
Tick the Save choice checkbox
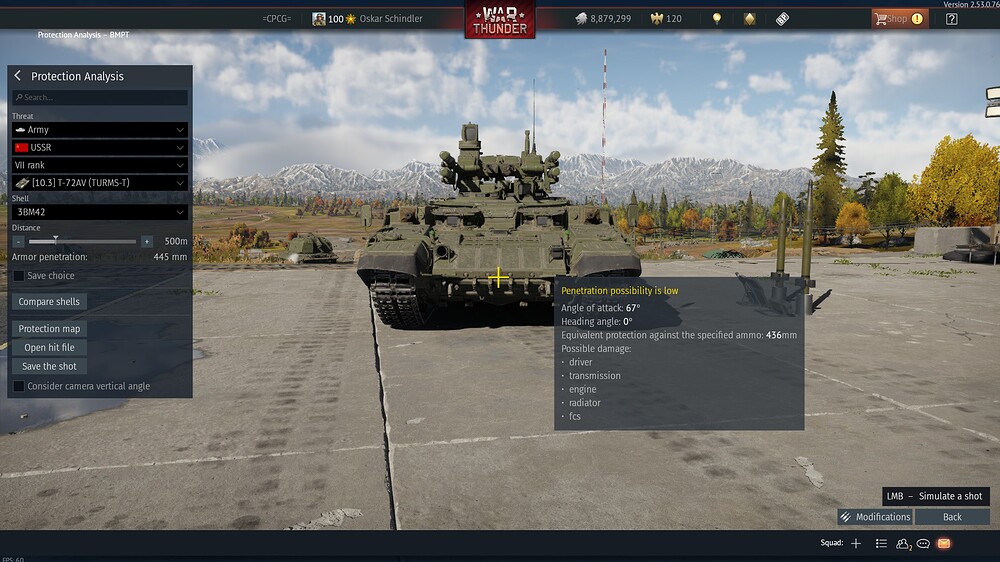19,276
